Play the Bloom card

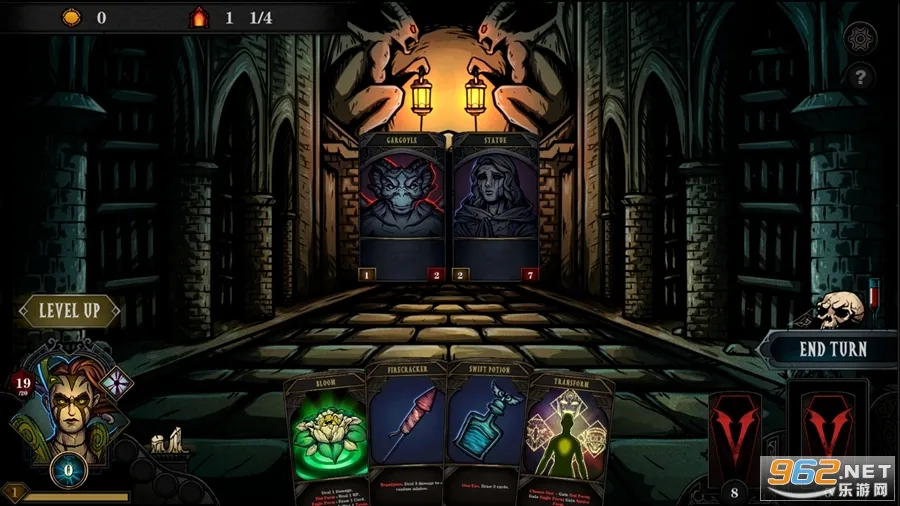click(326, 437)
